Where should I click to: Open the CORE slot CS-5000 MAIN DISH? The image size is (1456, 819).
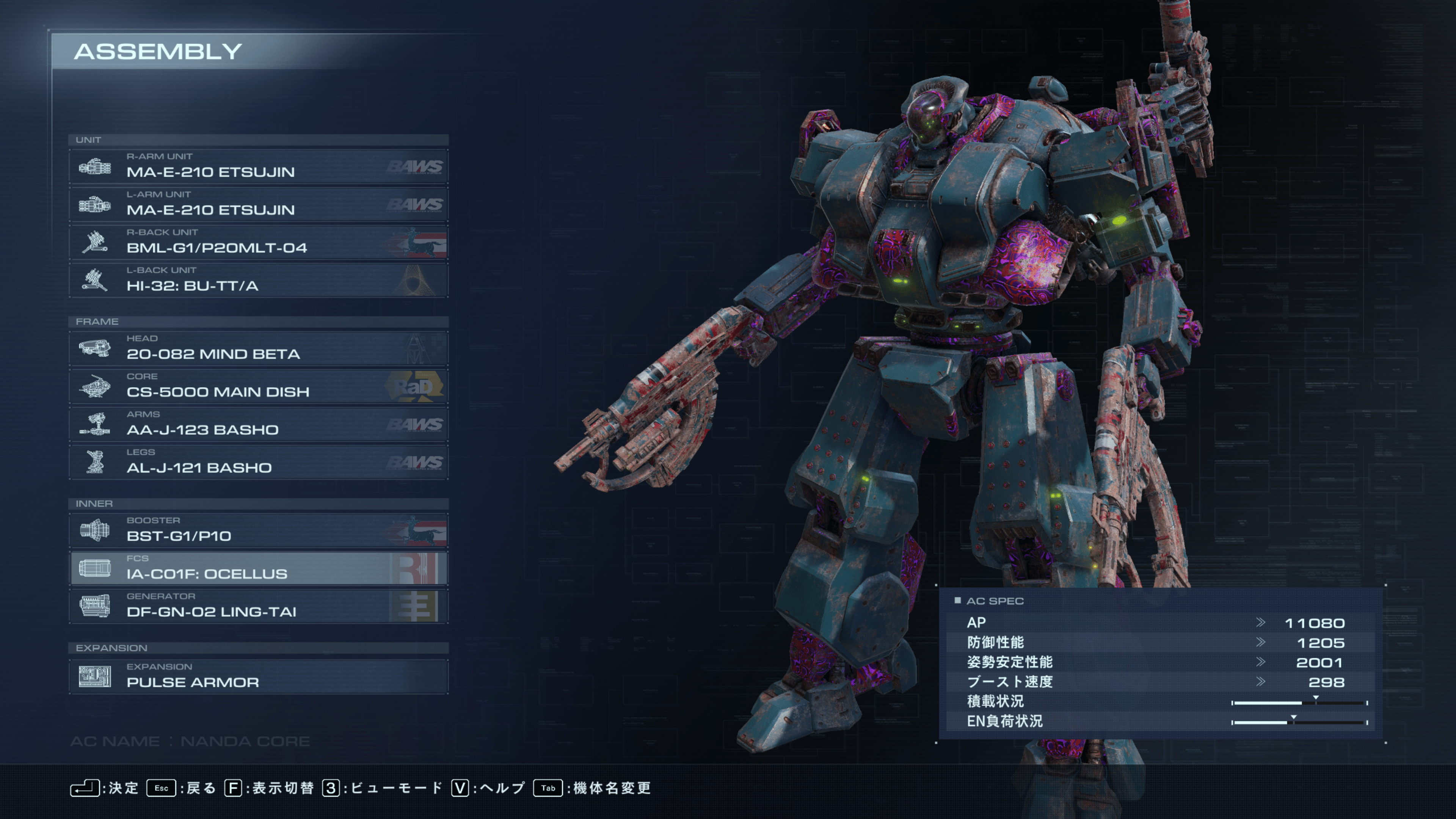tap(258, 386)
